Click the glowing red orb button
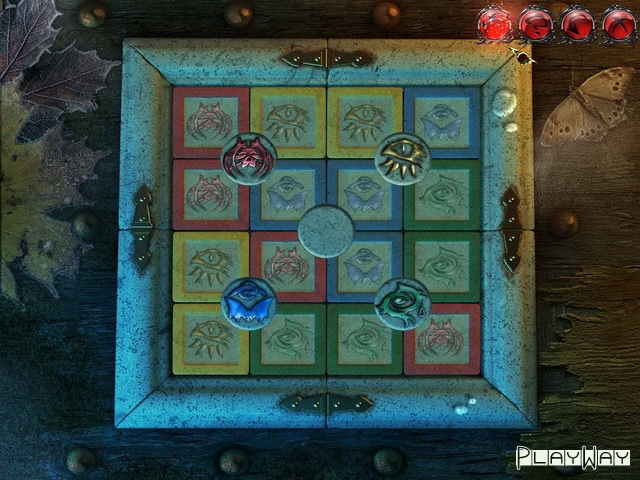 (494, 22)
